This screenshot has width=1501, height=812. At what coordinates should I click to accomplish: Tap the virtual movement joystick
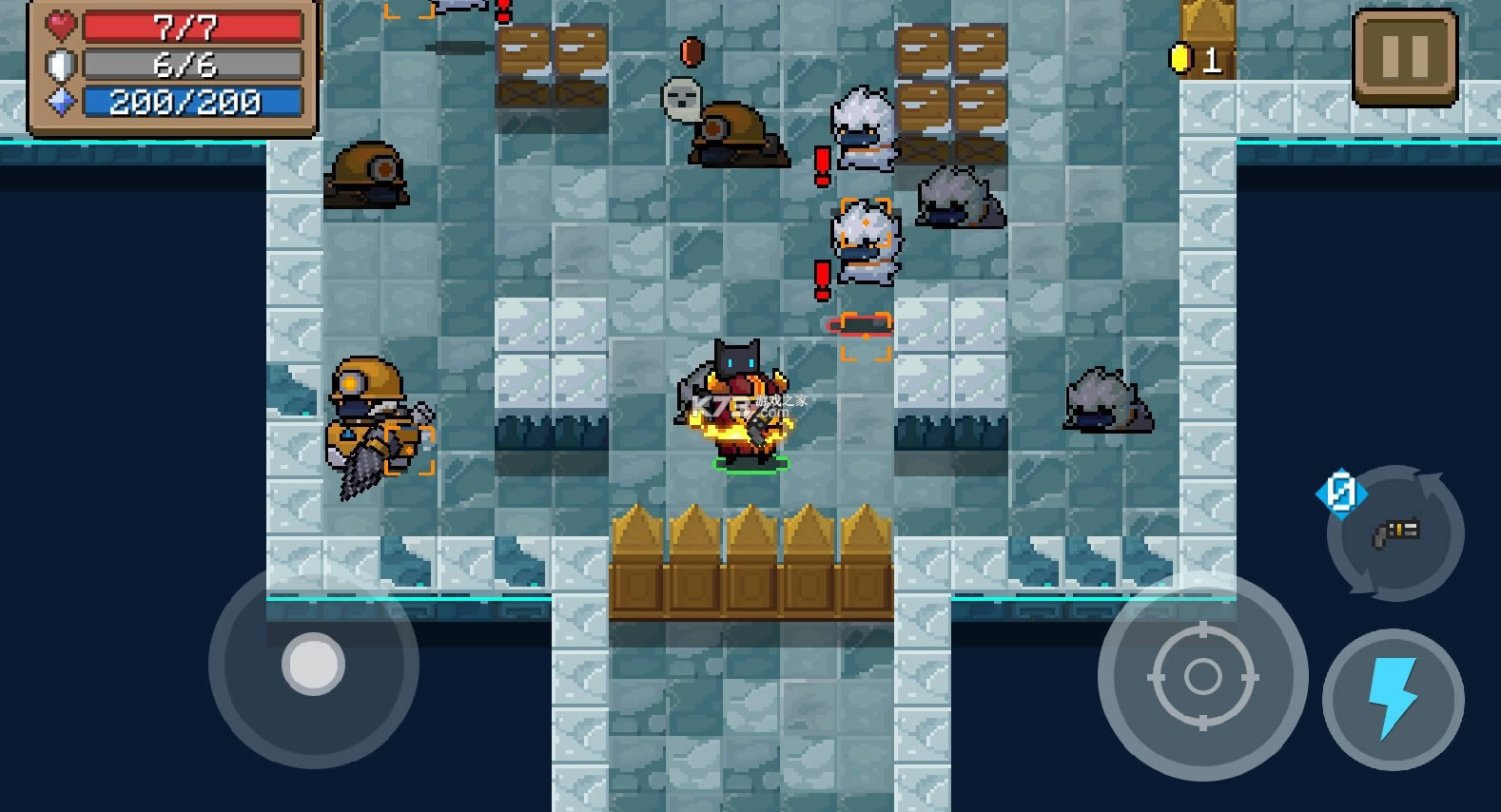click(313, 664)
